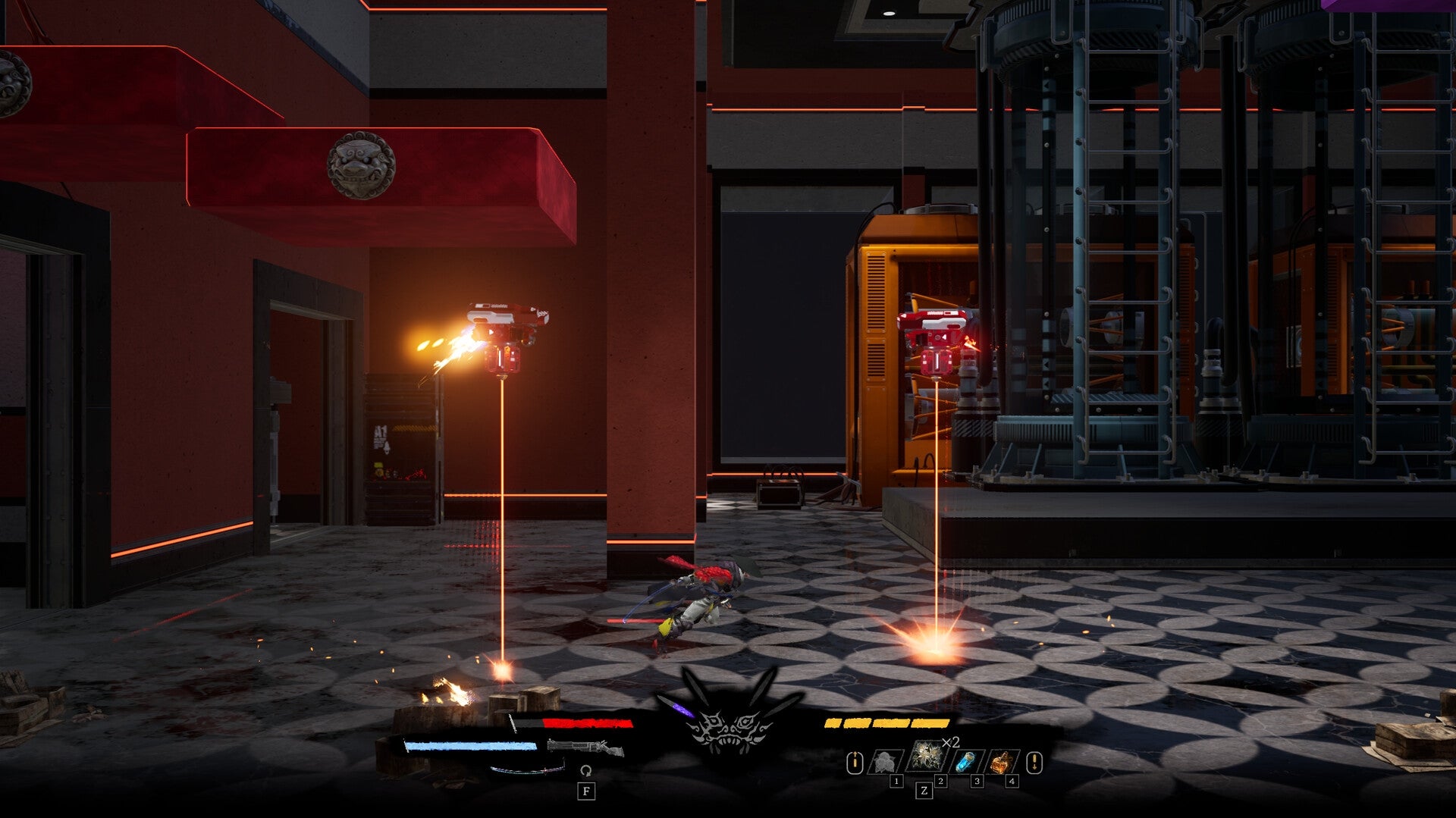Click the down-arrow item cycle icon
The image size is (1456, 818).
click(1035, 762)
